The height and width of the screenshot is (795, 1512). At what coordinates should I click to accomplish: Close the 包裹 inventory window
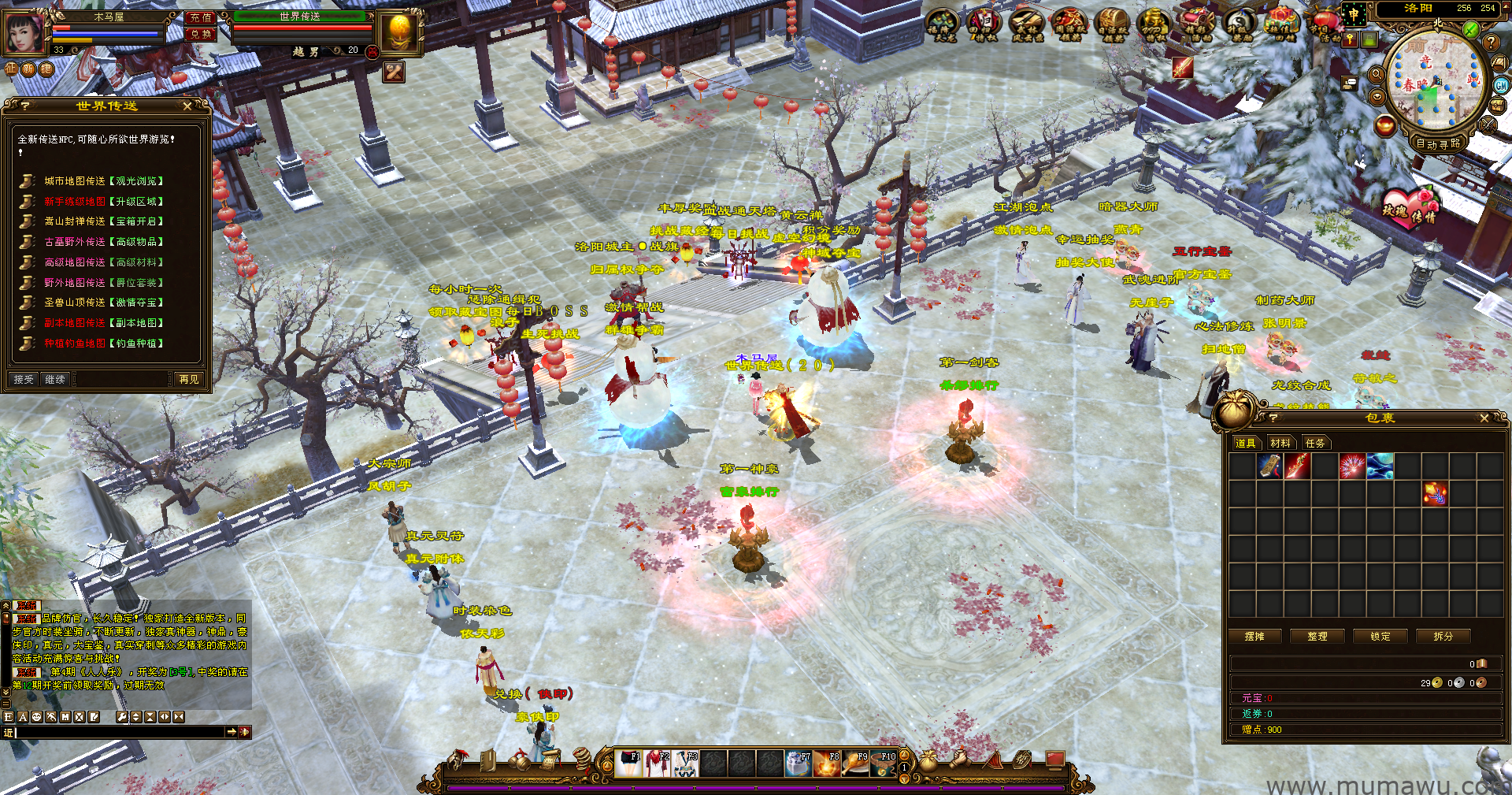[1484, 418]
